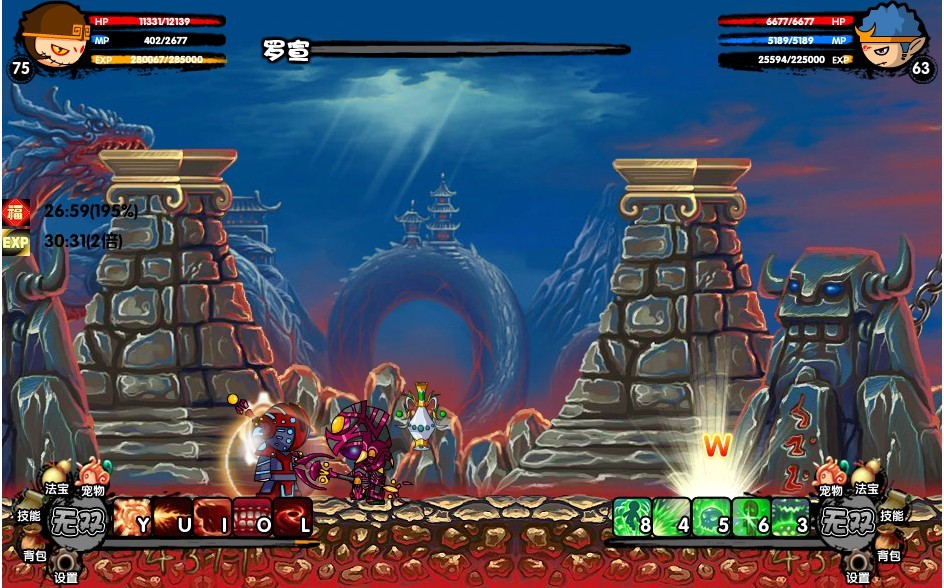944x588 pixels.
Task: Use the fire explosion skill labeled Y
Action: click(133, 518)
